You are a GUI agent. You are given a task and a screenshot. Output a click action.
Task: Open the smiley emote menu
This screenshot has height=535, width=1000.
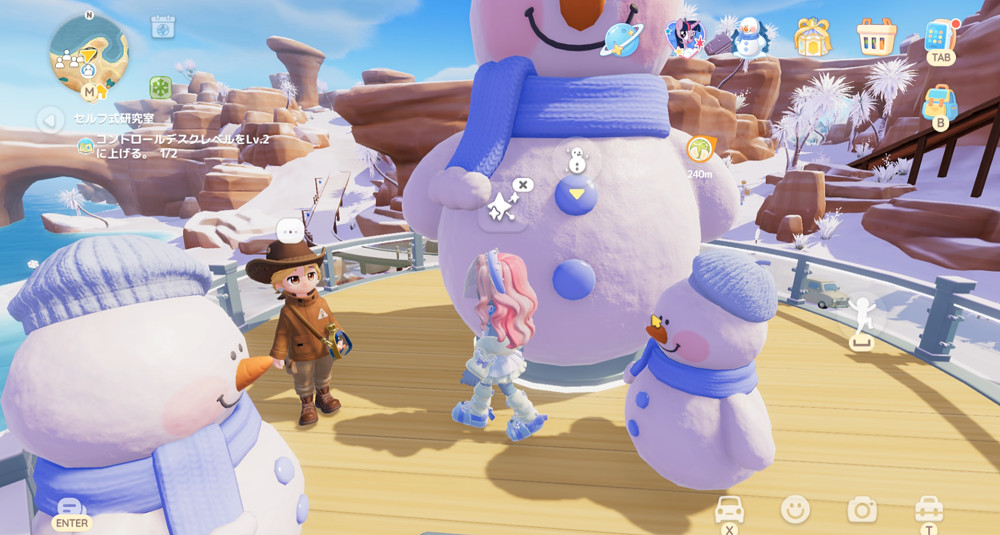tap(795, 509)
